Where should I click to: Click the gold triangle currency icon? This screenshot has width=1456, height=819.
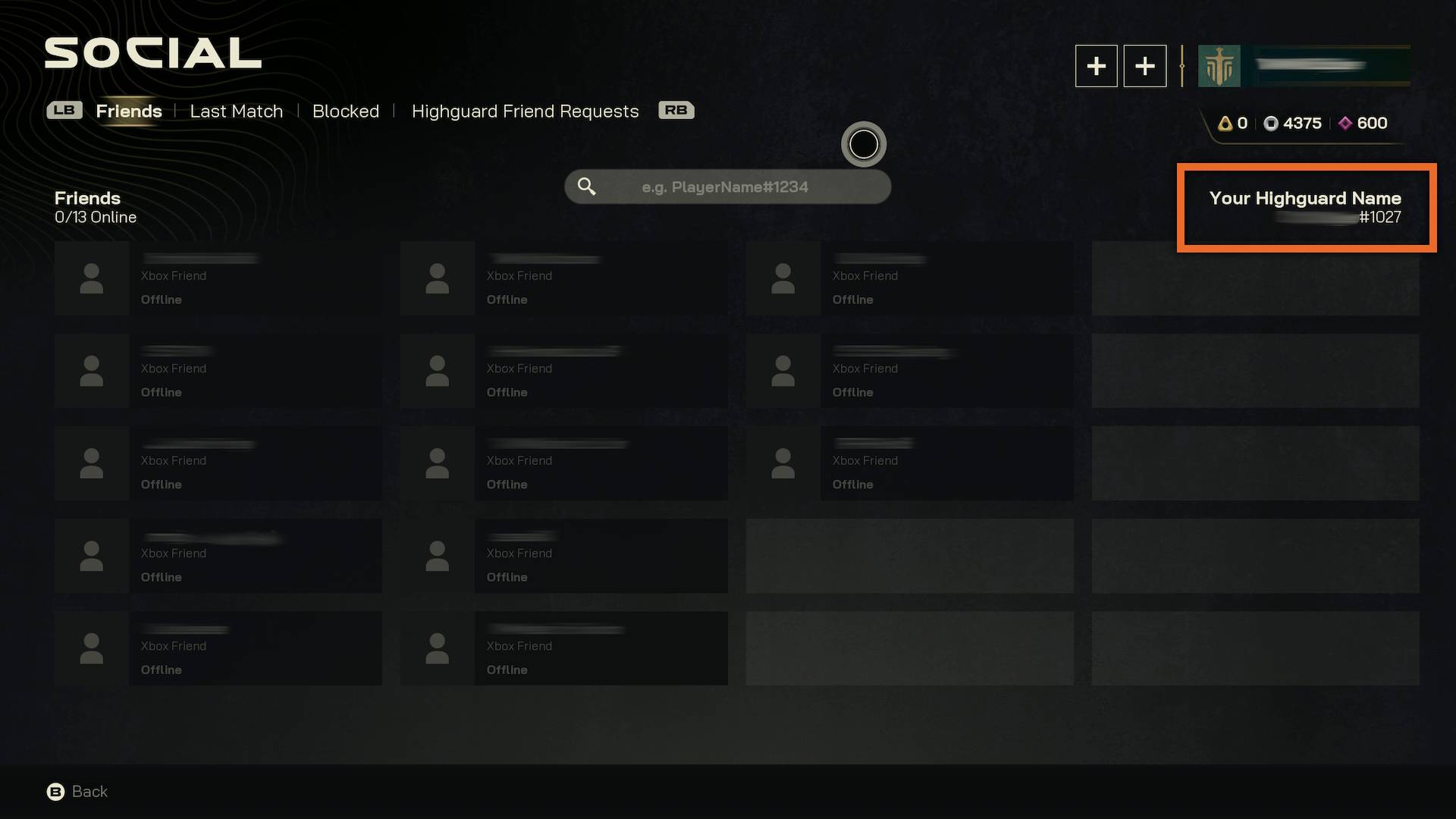point(1226,123)
